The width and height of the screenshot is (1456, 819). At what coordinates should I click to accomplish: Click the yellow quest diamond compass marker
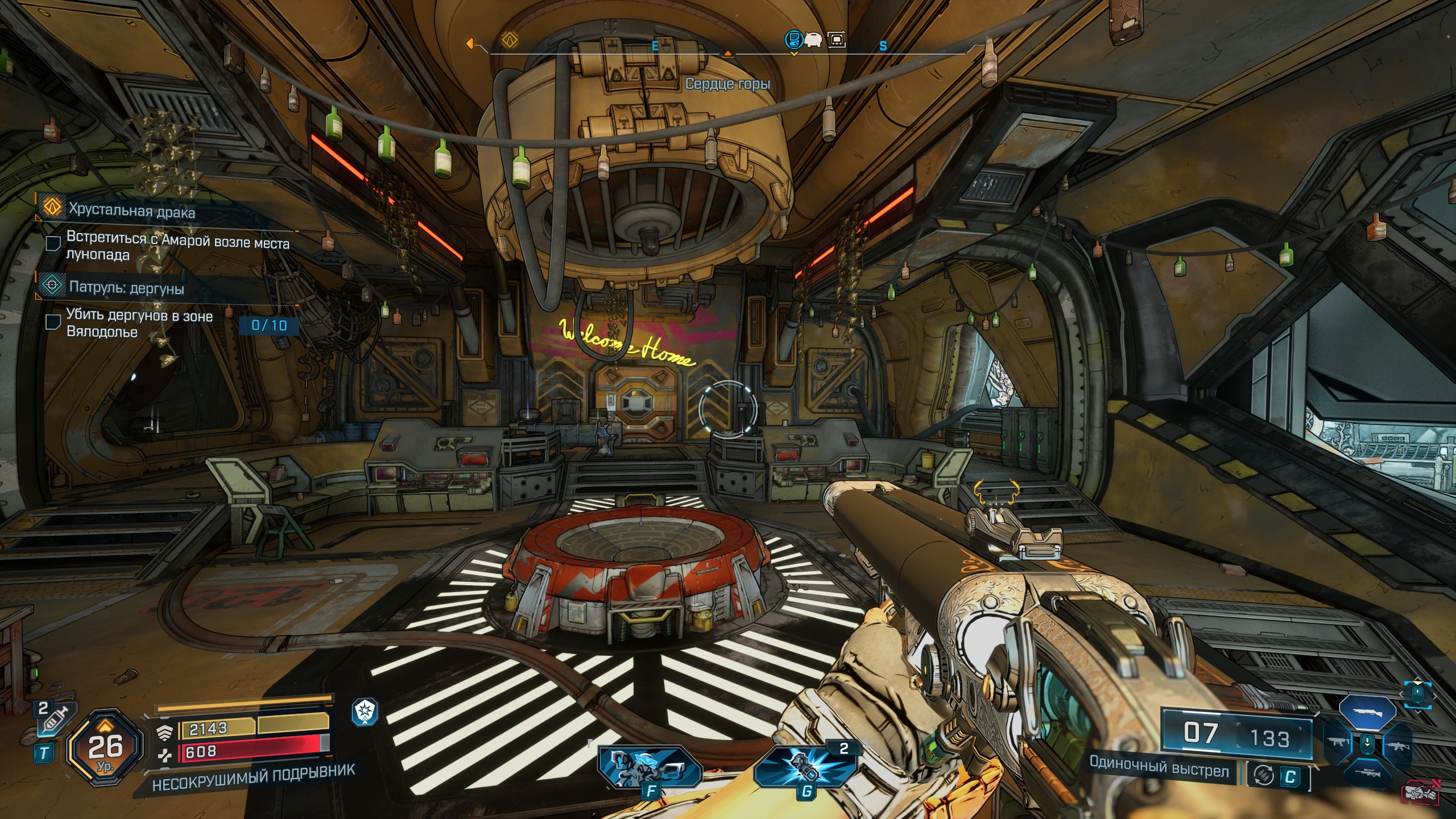[510, 40]
